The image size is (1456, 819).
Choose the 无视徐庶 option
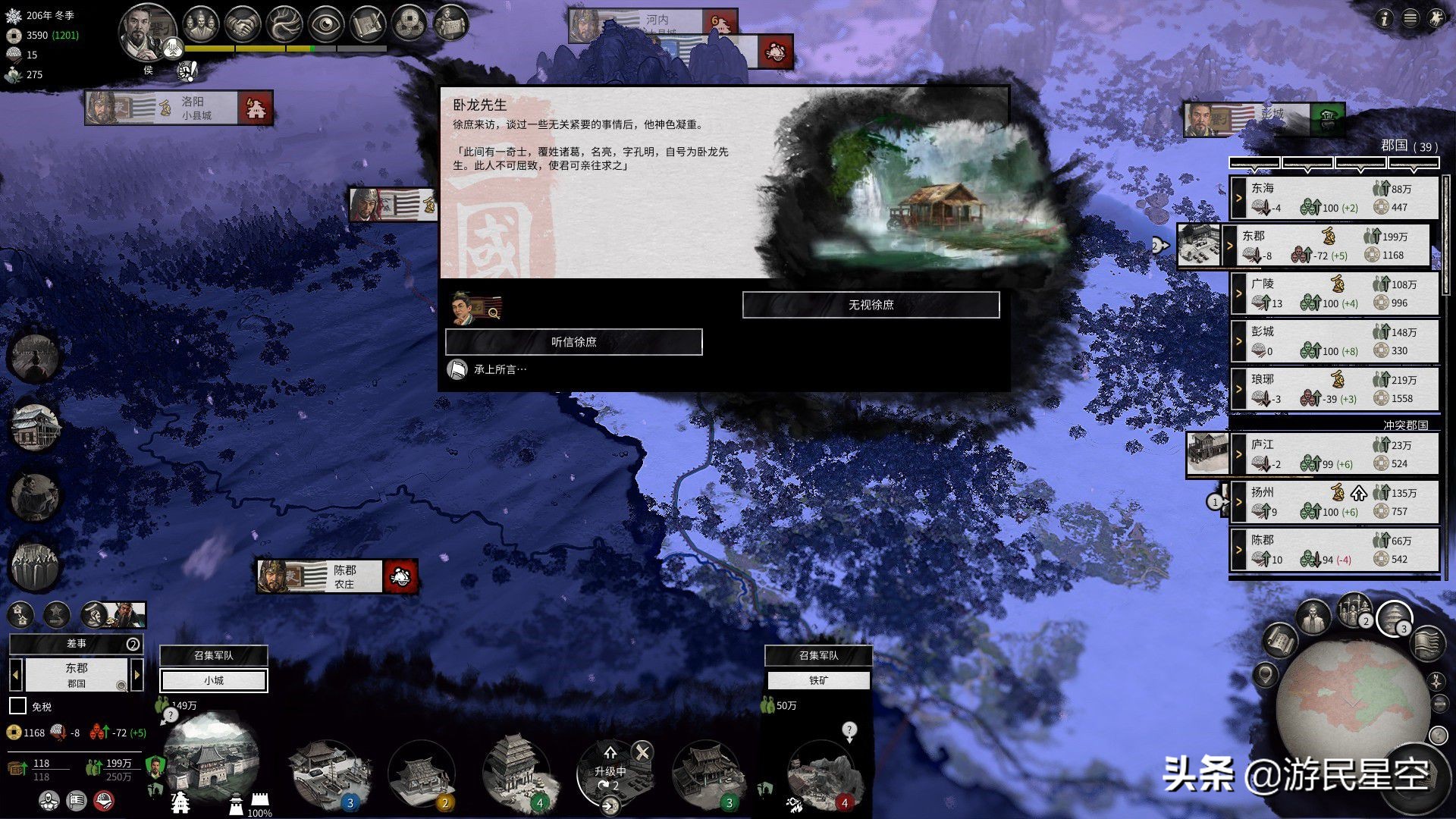tap(871, 305)
